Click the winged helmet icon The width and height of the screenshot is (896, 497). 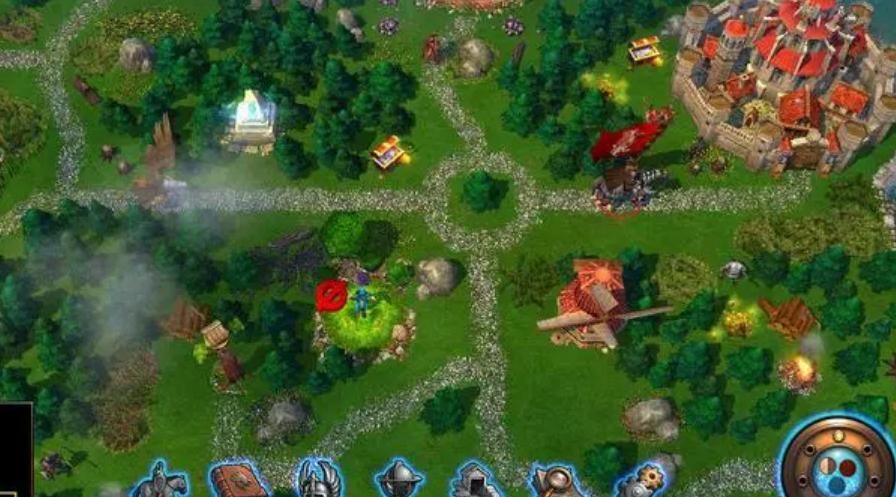coord(319,480)
